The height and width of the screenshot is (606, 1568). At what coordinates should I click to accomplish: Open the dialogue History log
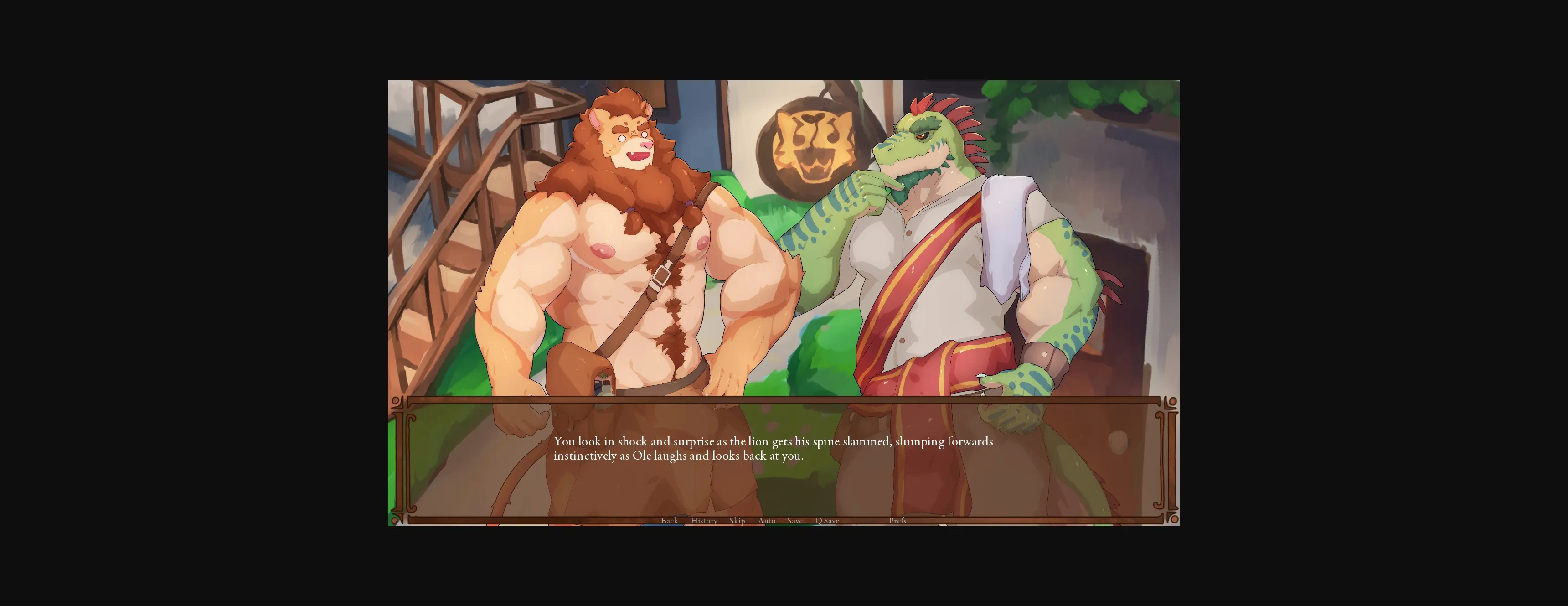pos(704,521)
